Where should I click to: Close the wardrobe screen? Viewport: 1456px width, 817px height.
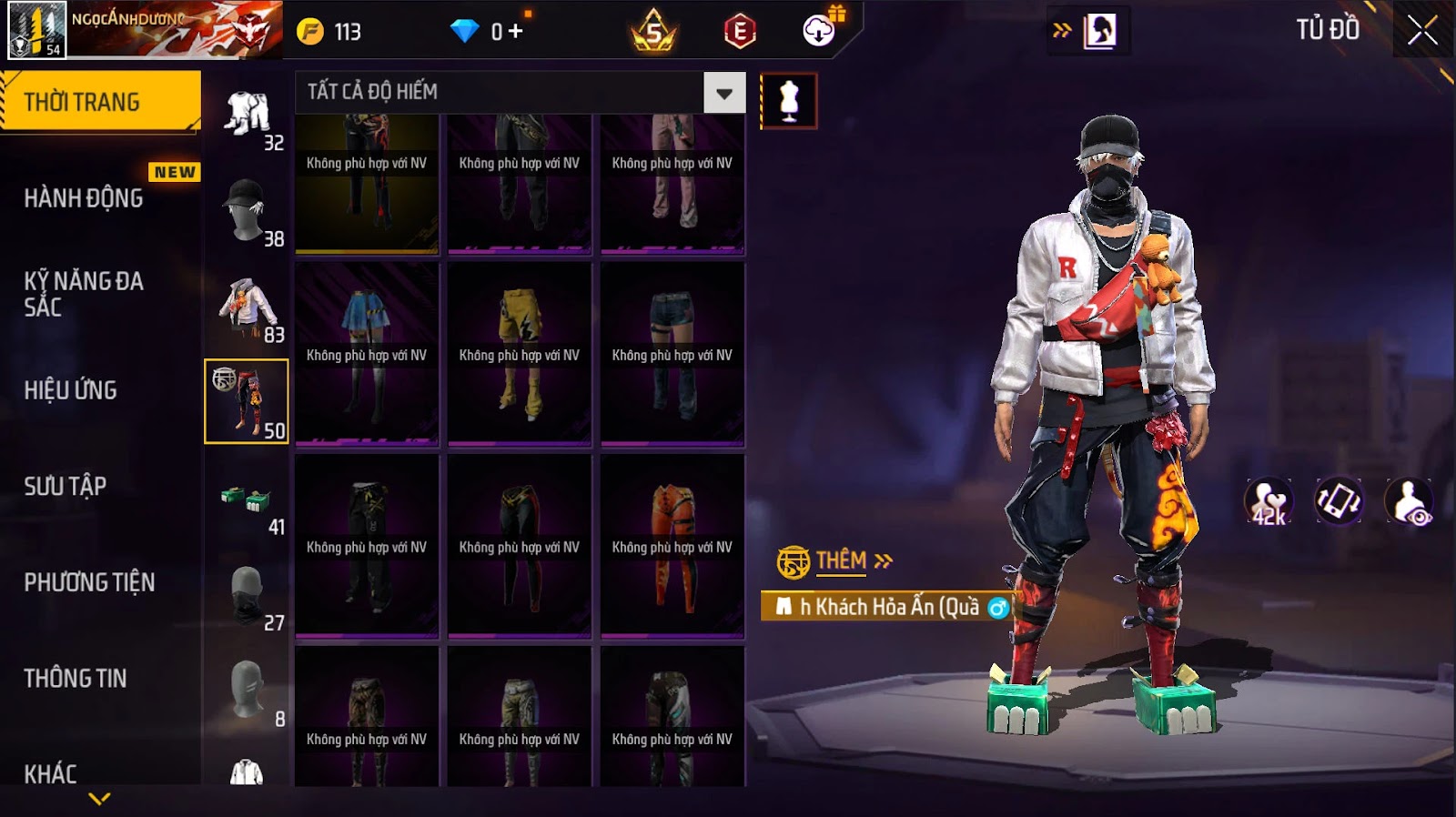point(1422,31)
